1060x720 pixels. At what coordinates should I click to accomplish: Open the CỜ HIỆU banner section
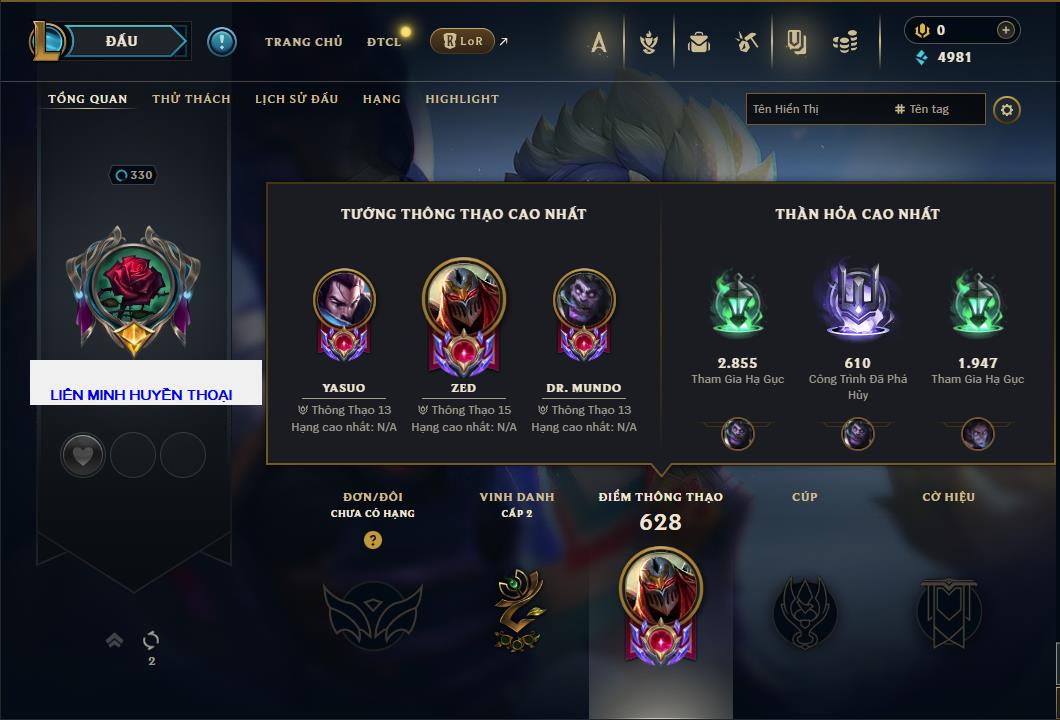pyautogui.click(x=948, y=608)
